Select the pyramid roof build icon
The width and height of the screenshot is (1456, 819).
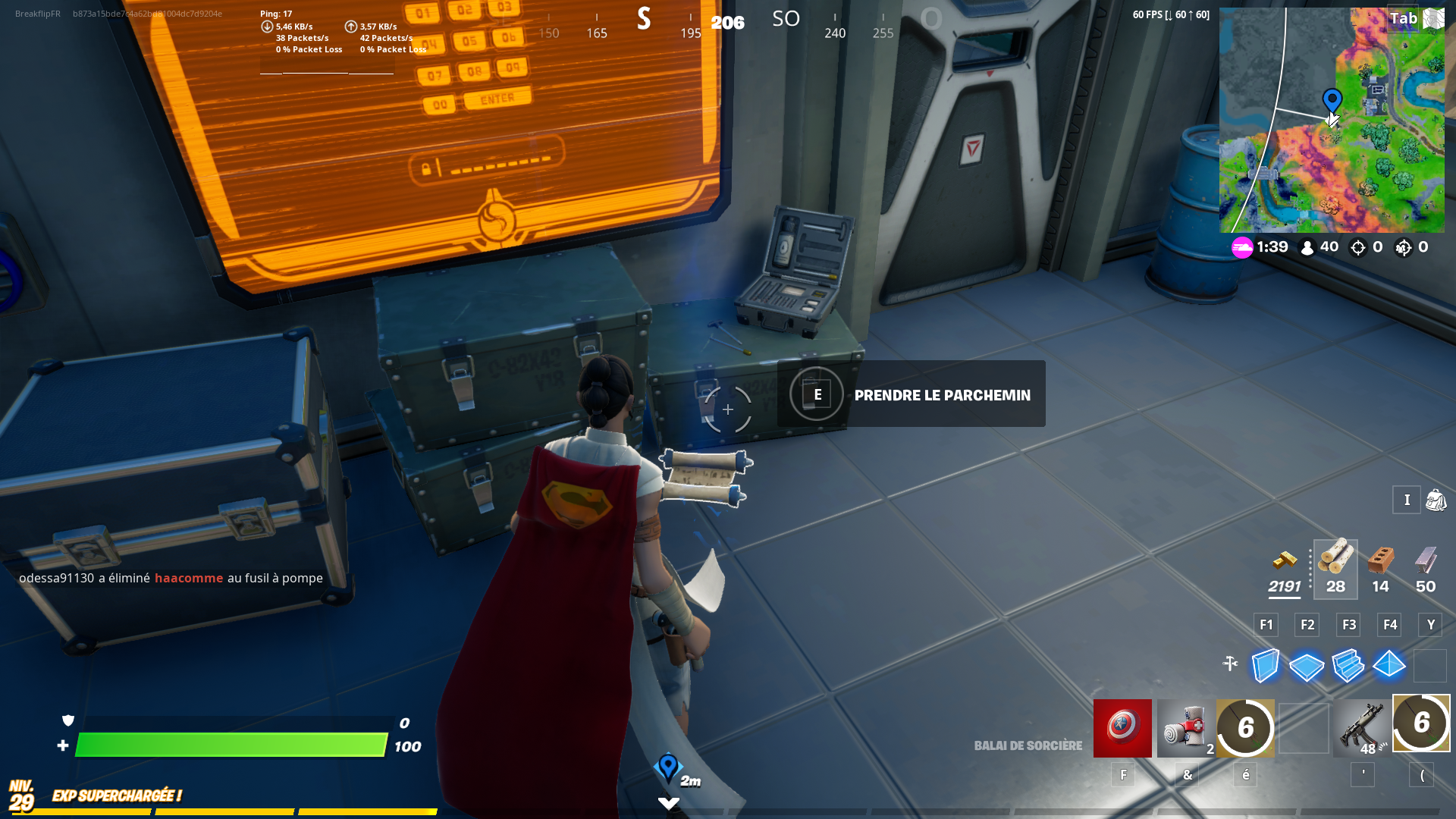pyautogui.click(x=1389, y=667)
